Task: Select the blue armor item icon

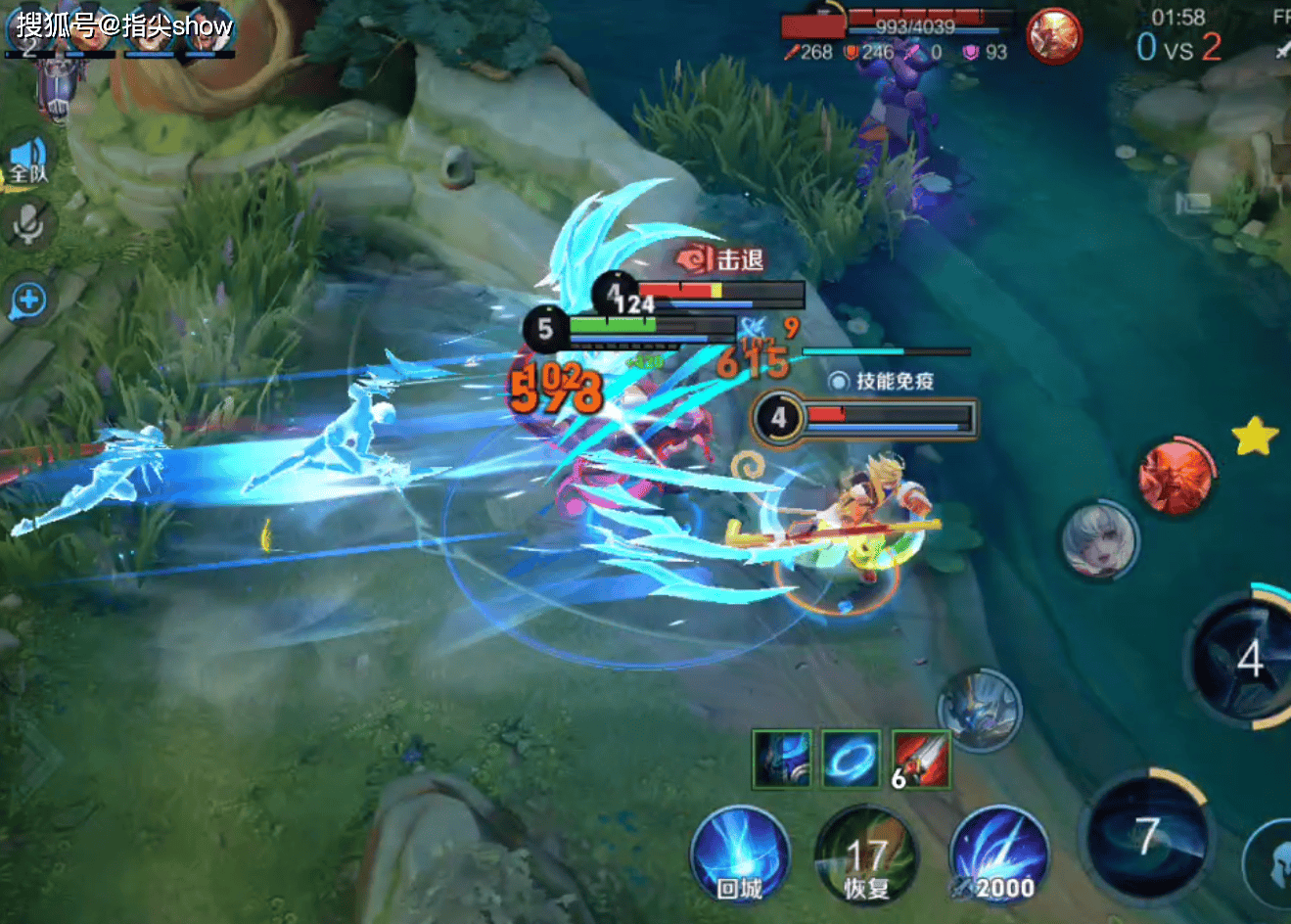Action: pos(782,759)
